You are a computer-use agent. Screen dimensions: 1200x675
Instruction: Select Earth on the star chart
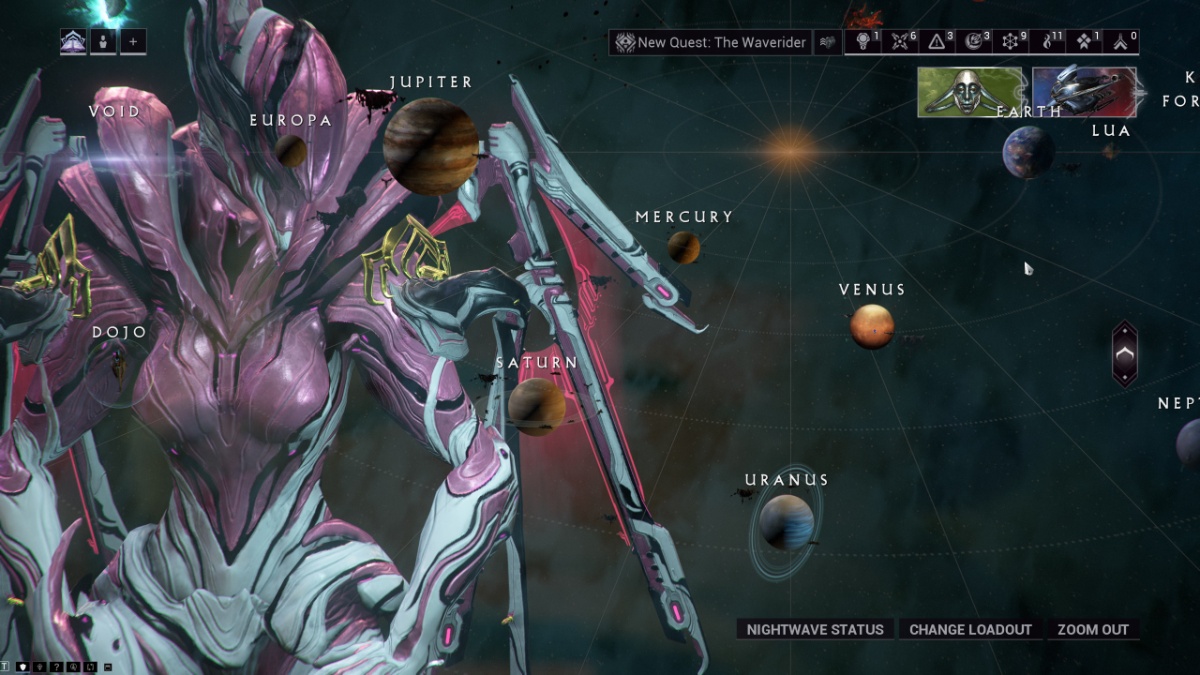coord(1028,152)
